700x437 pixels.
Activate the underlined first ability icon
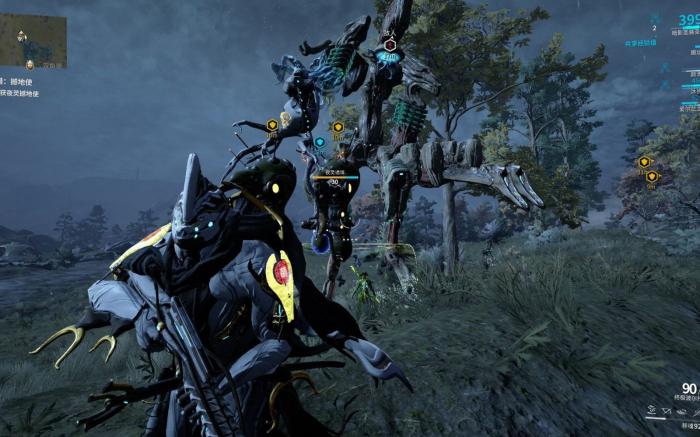point(651,409)
